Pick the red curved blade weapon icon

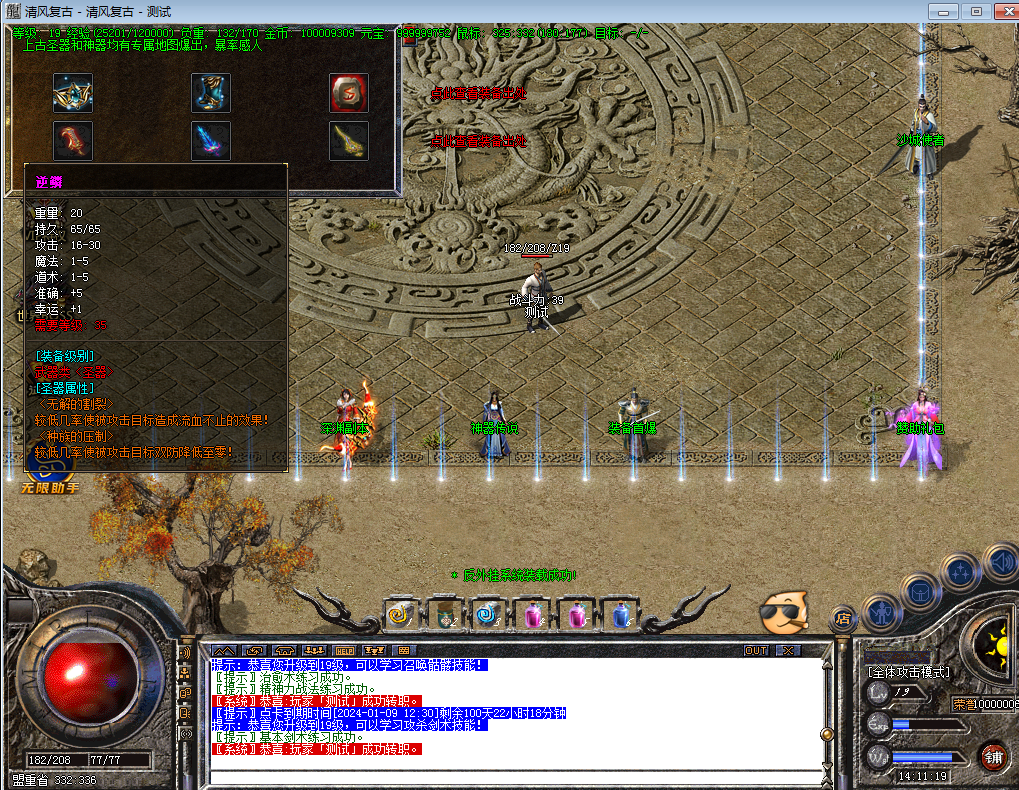[73, 141]
